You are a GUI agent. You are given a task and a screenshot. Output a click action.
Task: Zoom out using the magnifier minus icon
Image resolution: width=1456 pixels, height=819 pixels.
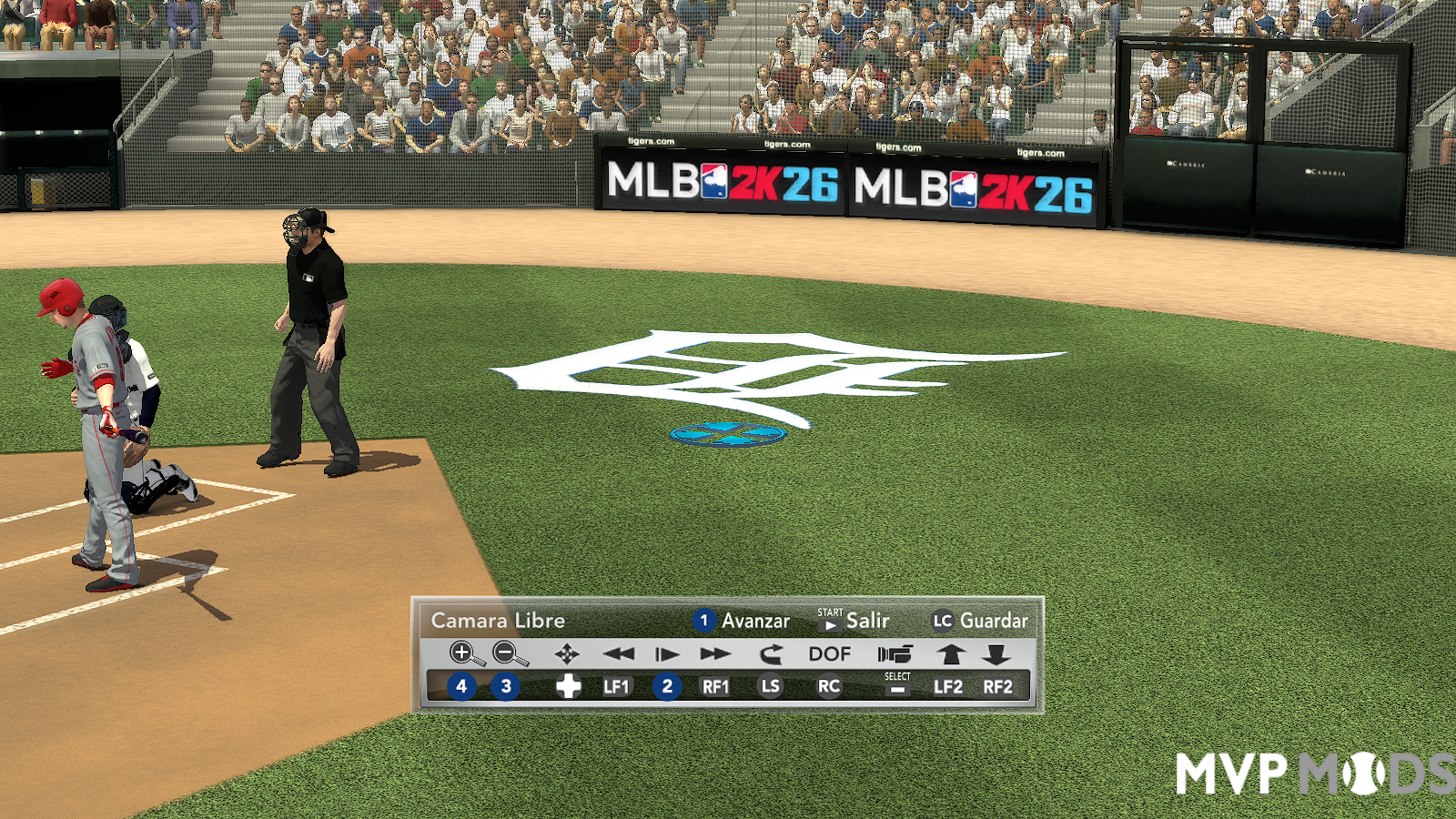click(x=506, y=653)
